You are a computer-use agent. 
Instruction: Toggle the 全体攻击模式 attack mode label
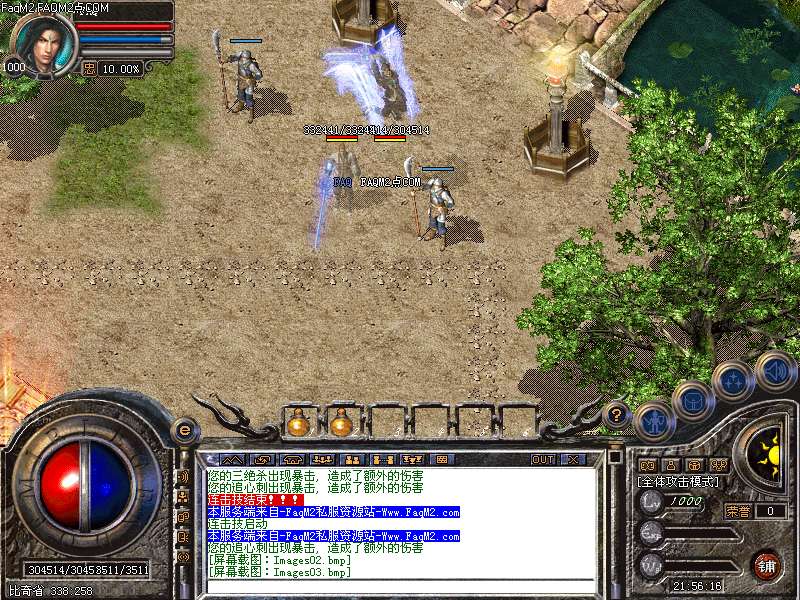679,481
